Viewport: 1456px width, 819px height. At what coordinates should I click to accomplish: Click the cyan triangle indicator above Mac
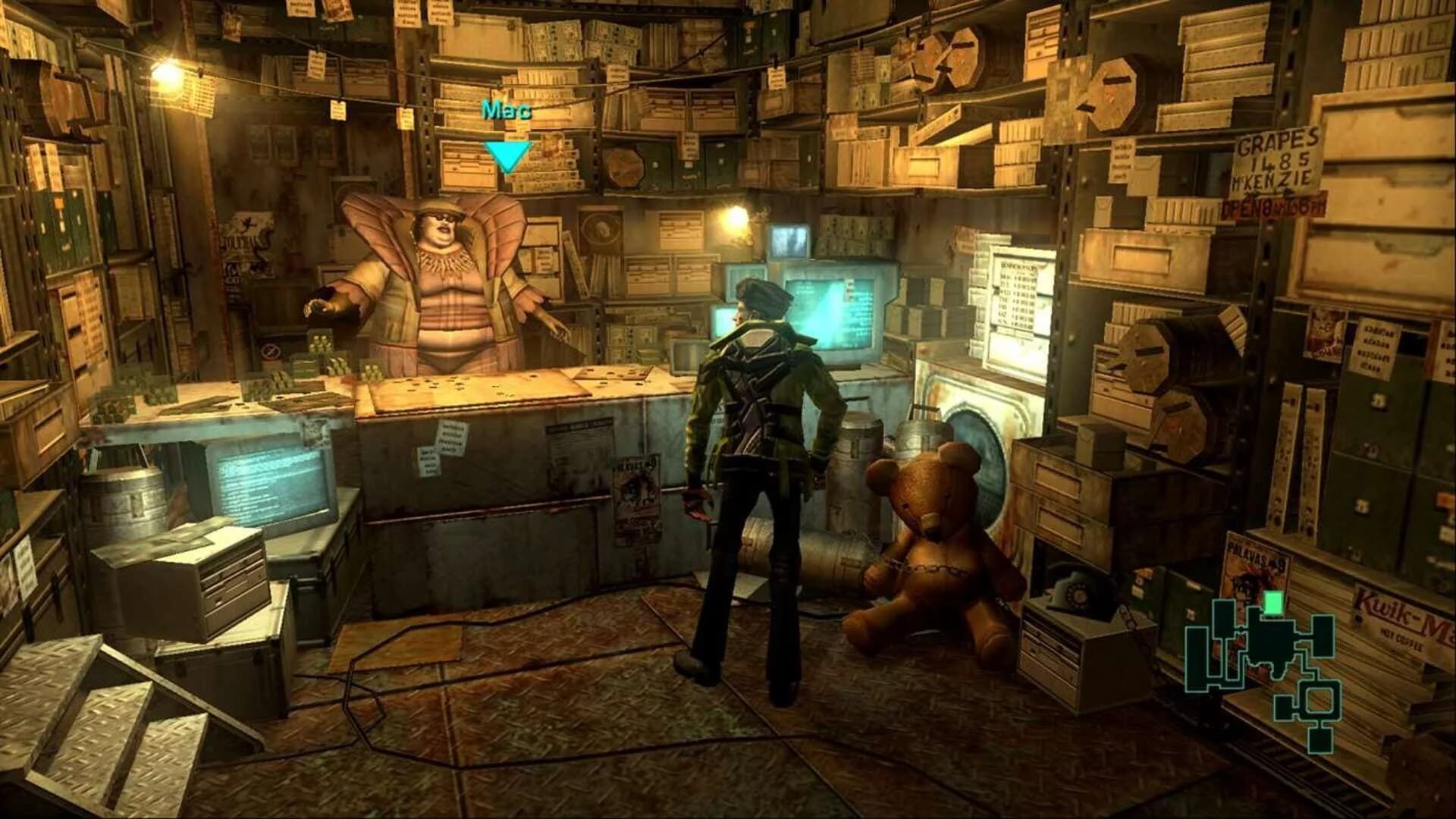(508, 155)
